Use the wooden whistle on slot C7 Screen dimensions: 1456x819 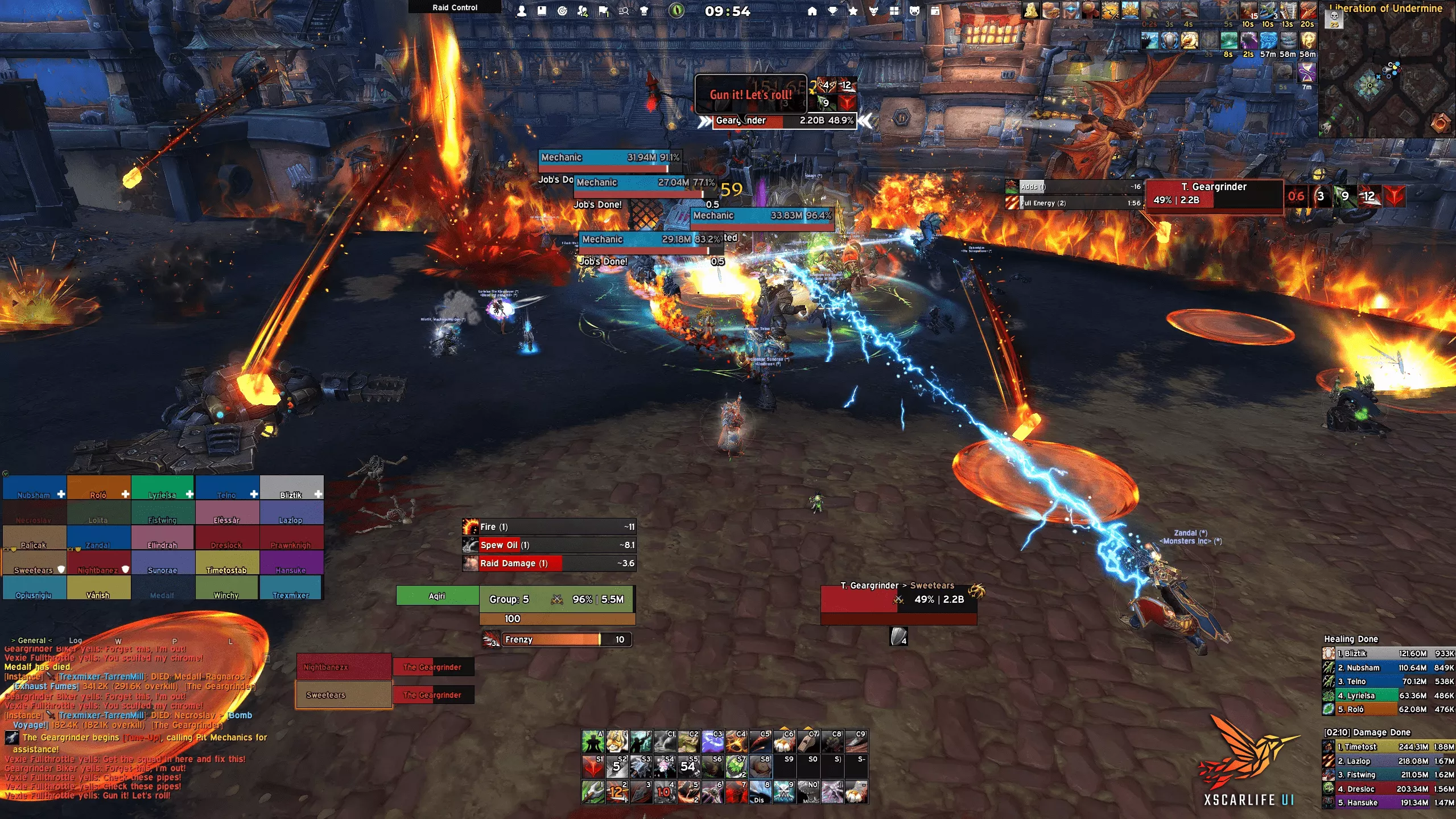pyautogui.click(x=808, y=742)
